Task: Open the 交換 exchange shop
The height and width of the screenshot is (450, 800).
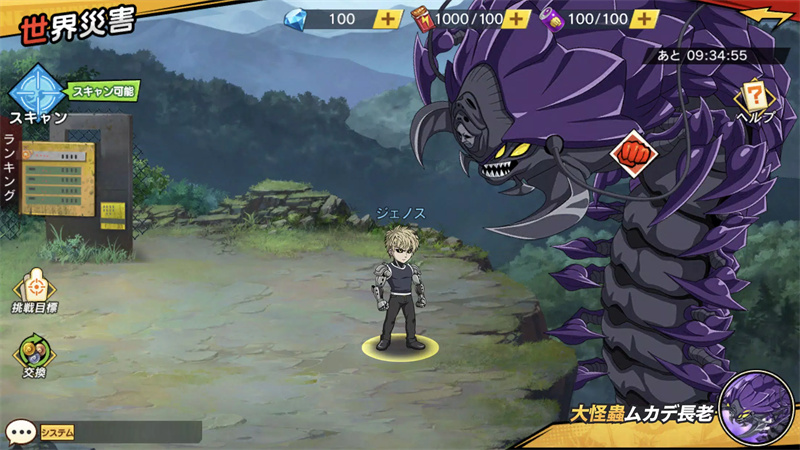Action: (x=33, y=358)
